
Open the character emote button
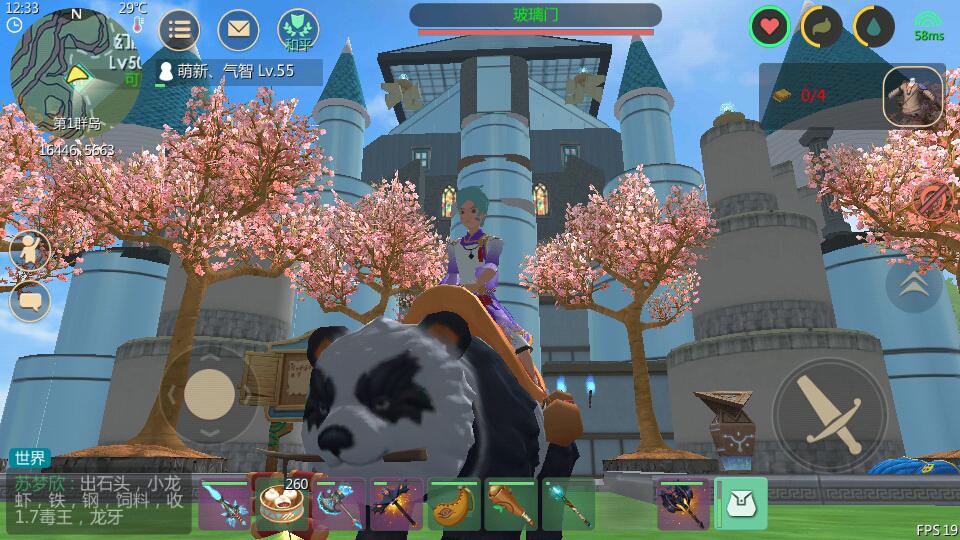pos(30,250)
